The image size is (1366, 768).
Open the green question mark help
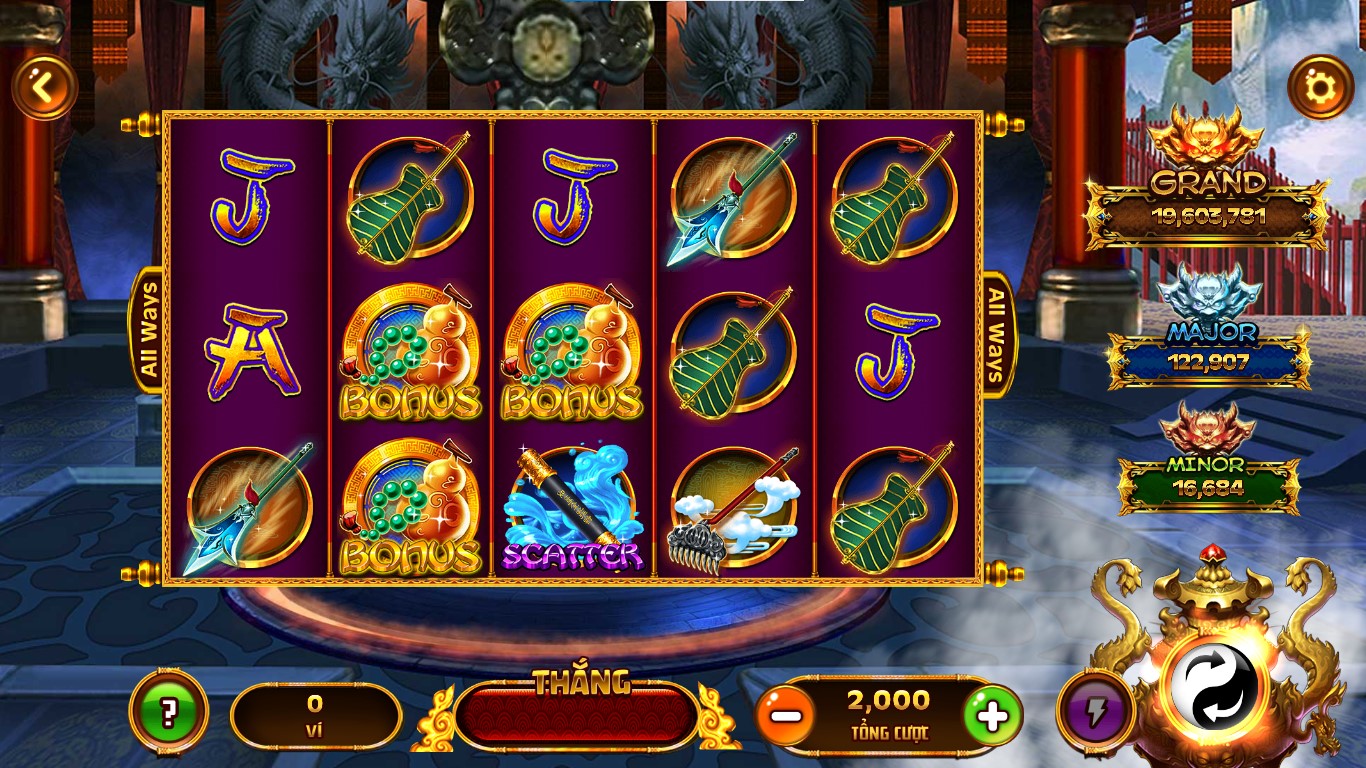[168, 714]
